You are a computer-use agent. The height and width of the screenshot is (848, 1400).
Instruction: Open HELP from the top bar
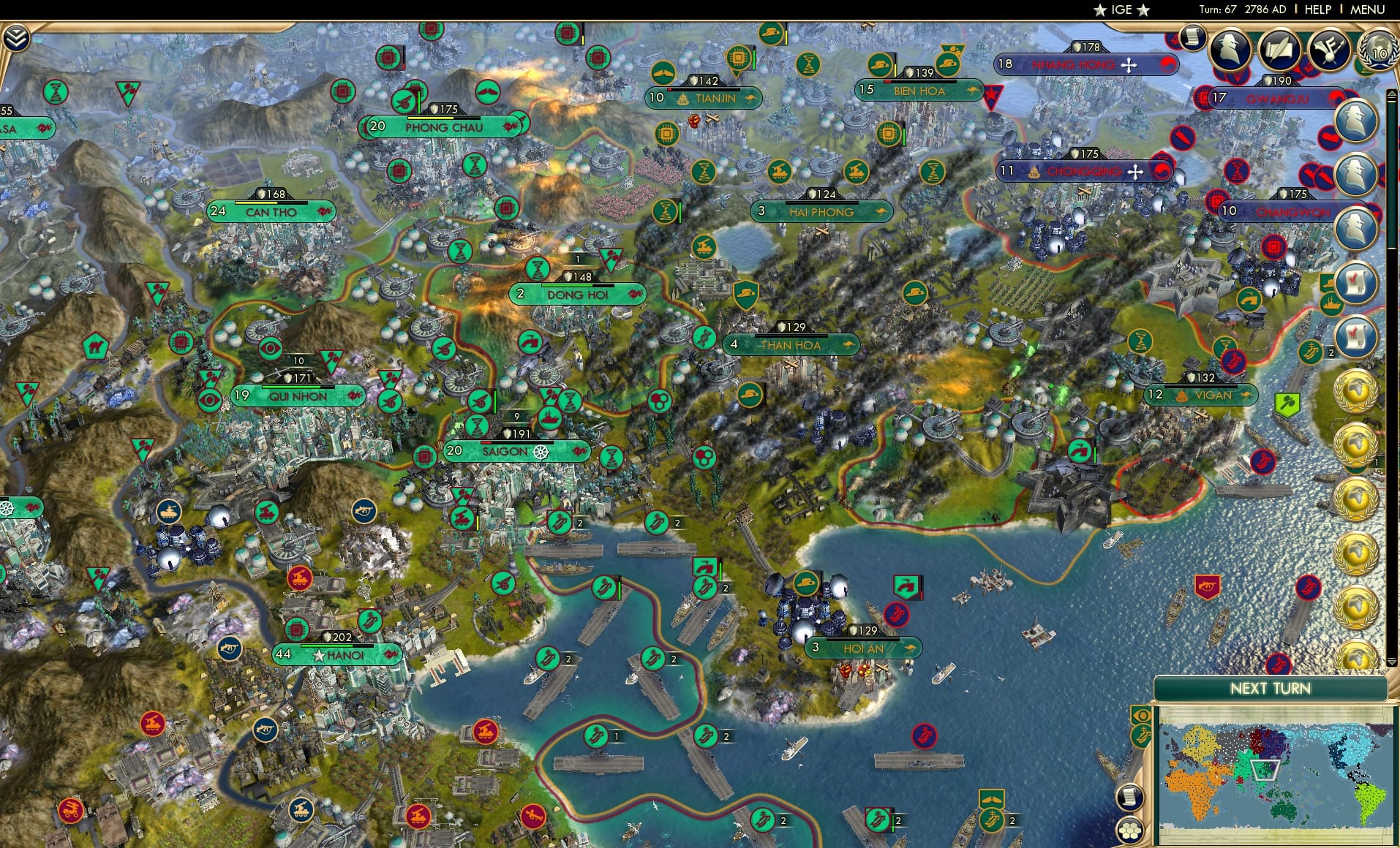coord(1320,10)
